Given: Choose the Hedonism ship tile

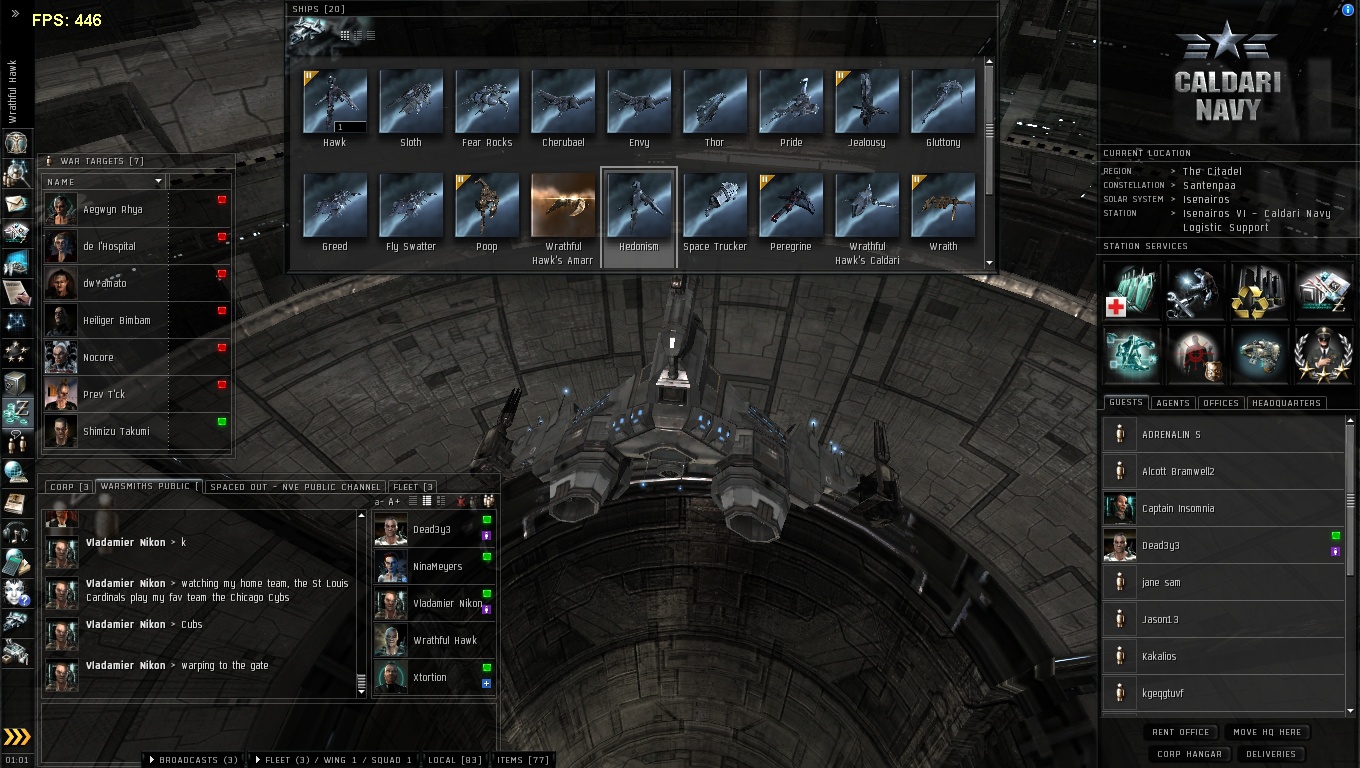Looking at the screenshot, I should coord(639,206).
